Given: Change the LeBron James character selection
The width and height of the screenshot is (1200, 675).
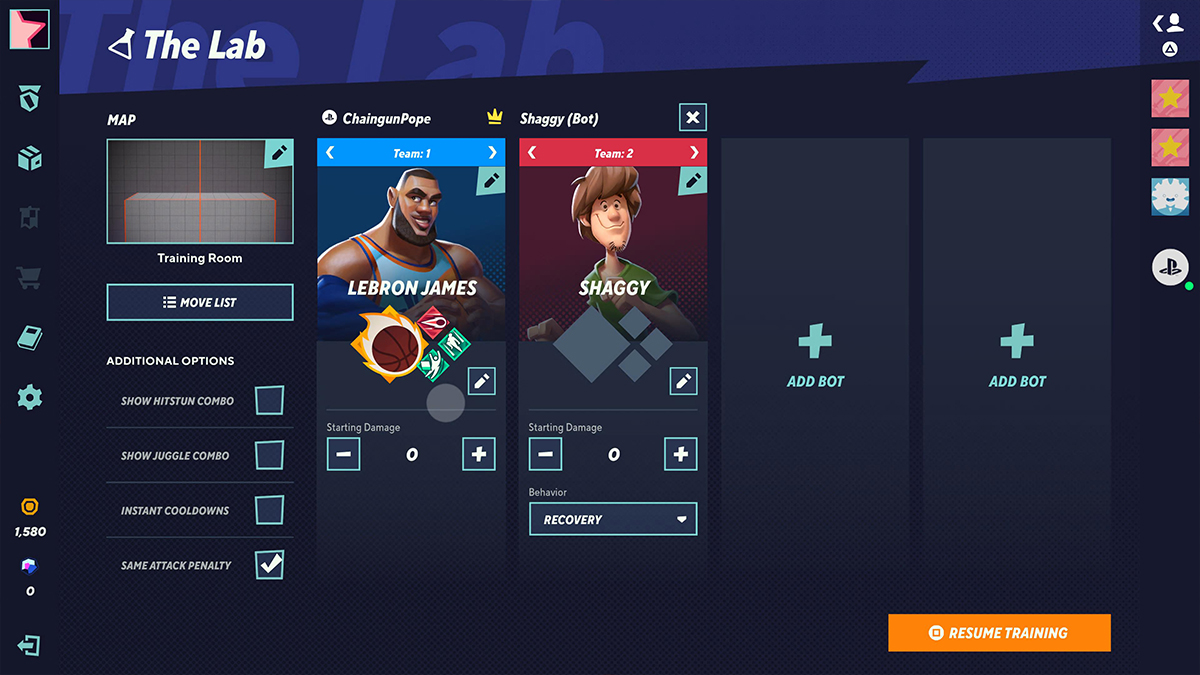Looking at the screenshot, I should pos(491,180).
